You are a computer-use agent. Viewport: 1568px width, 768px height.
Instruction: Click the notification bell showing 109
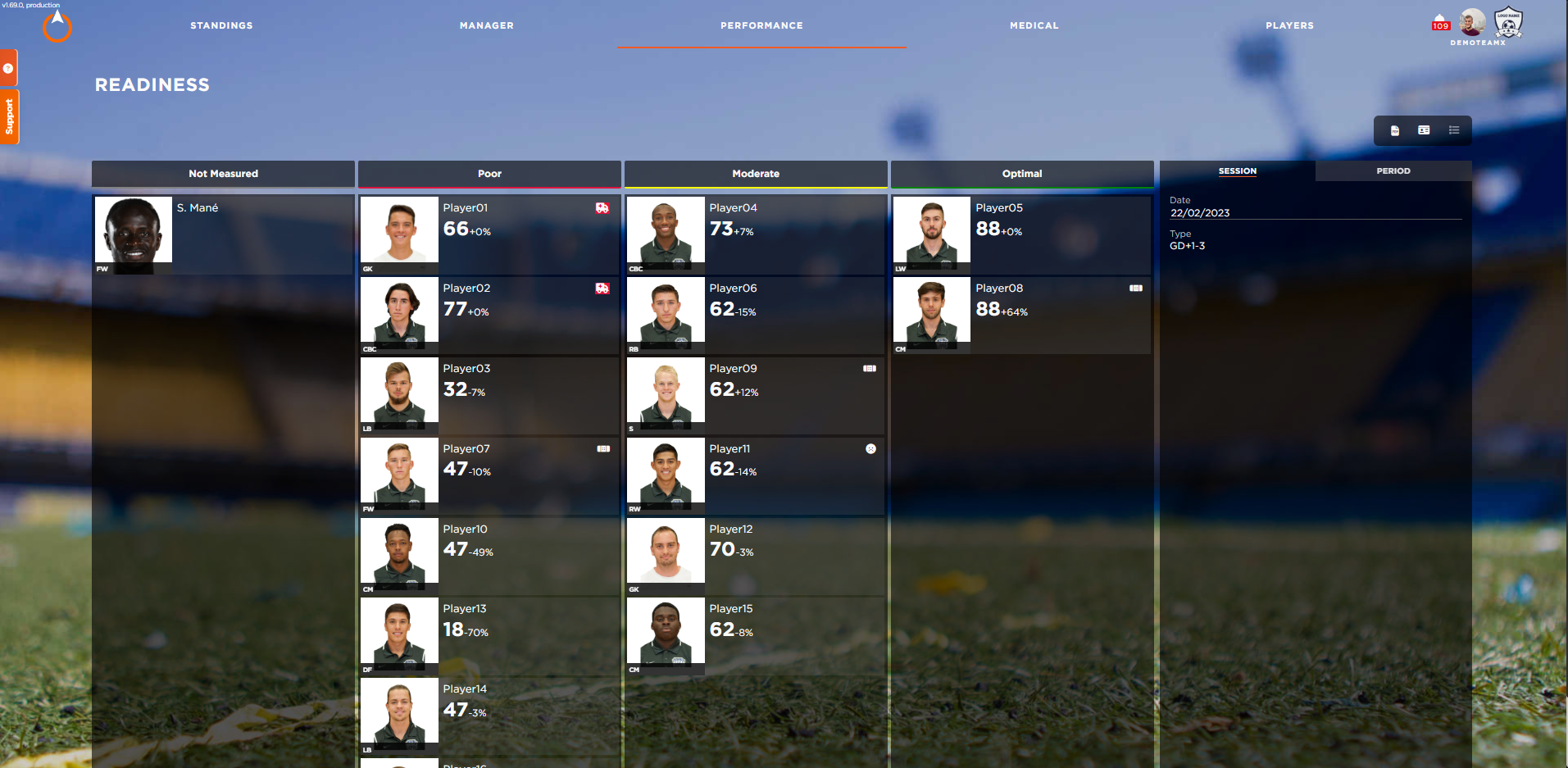(1440, 22)
